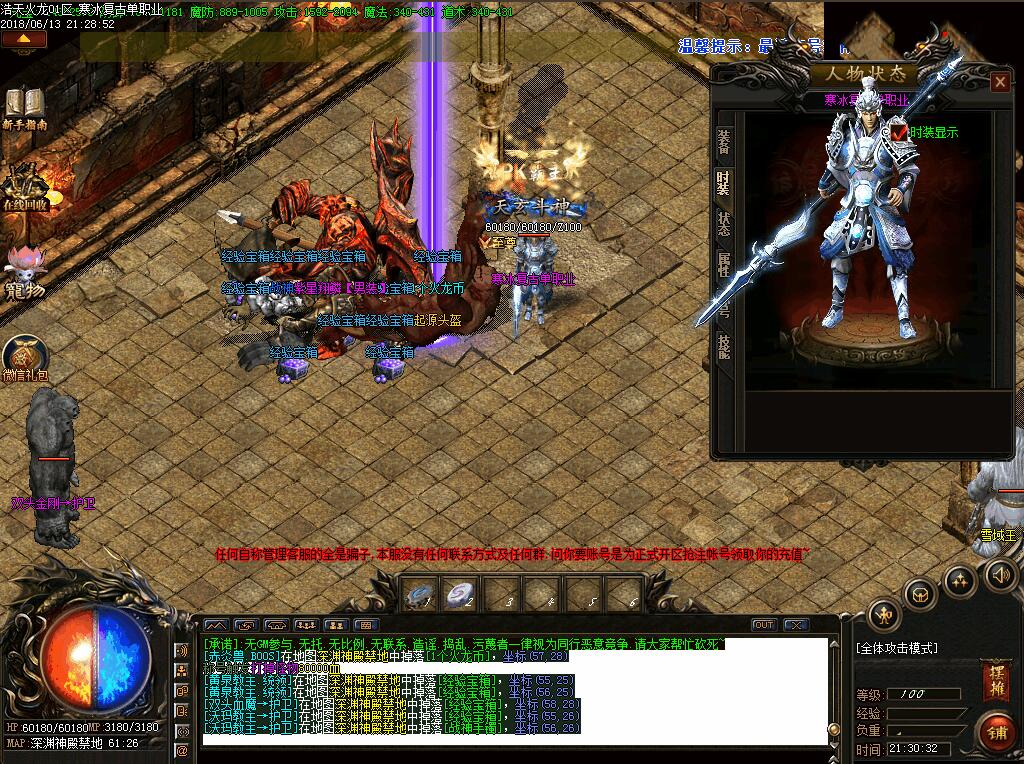
Task: Click the X button above the chat box
Action: pos(796,625)
